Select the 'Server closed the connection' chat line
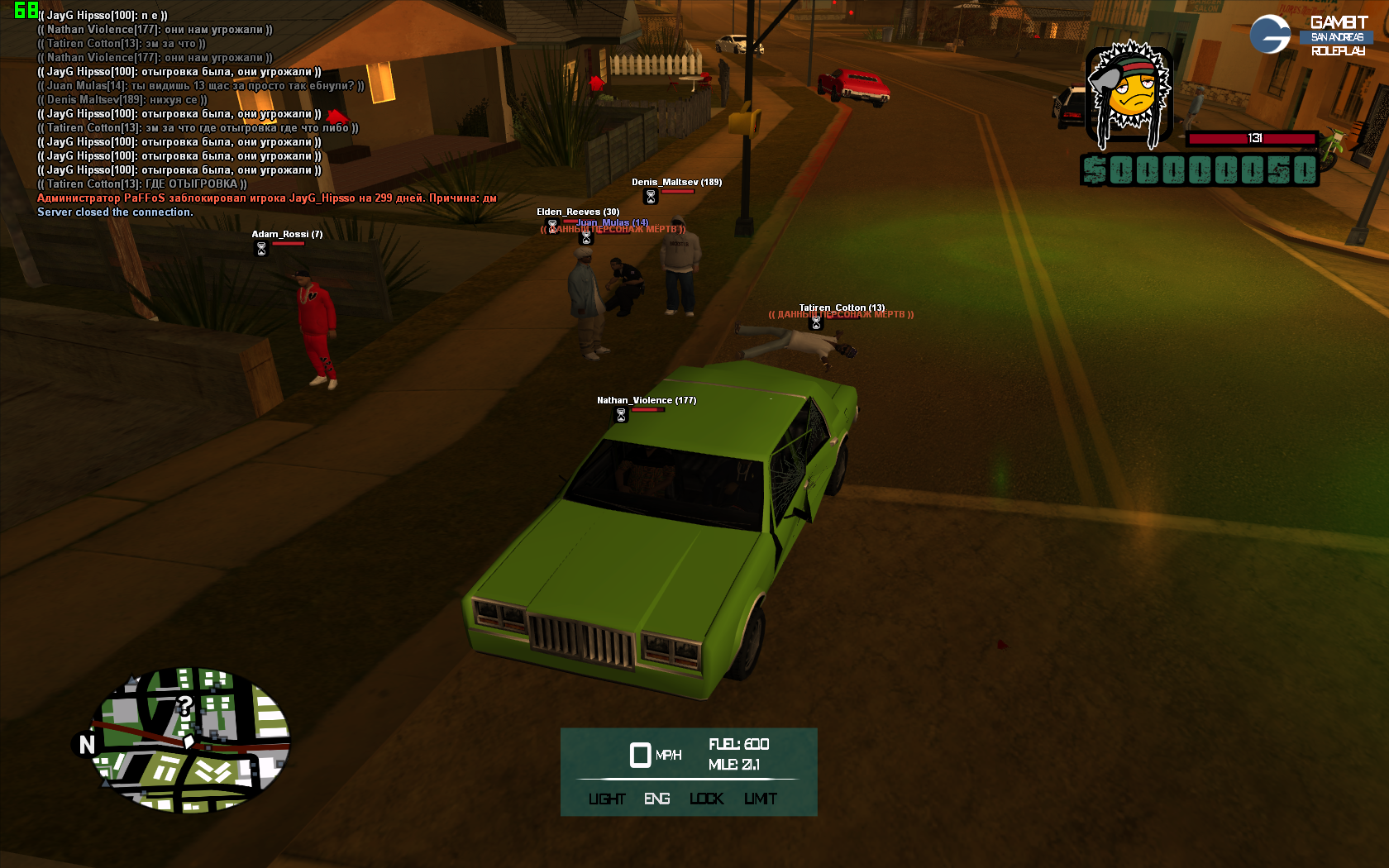 coord(115,212)
